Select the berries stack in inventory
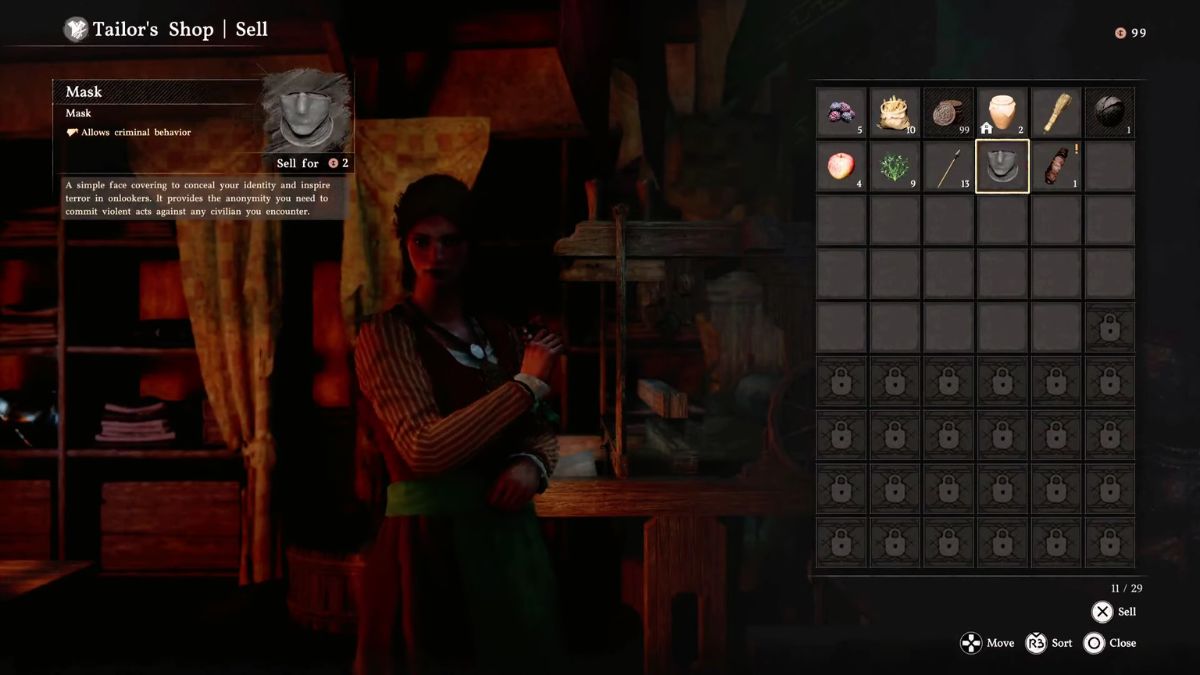Image resolution: width=1200 pixels, height=675 pixels. coord(841,113)
